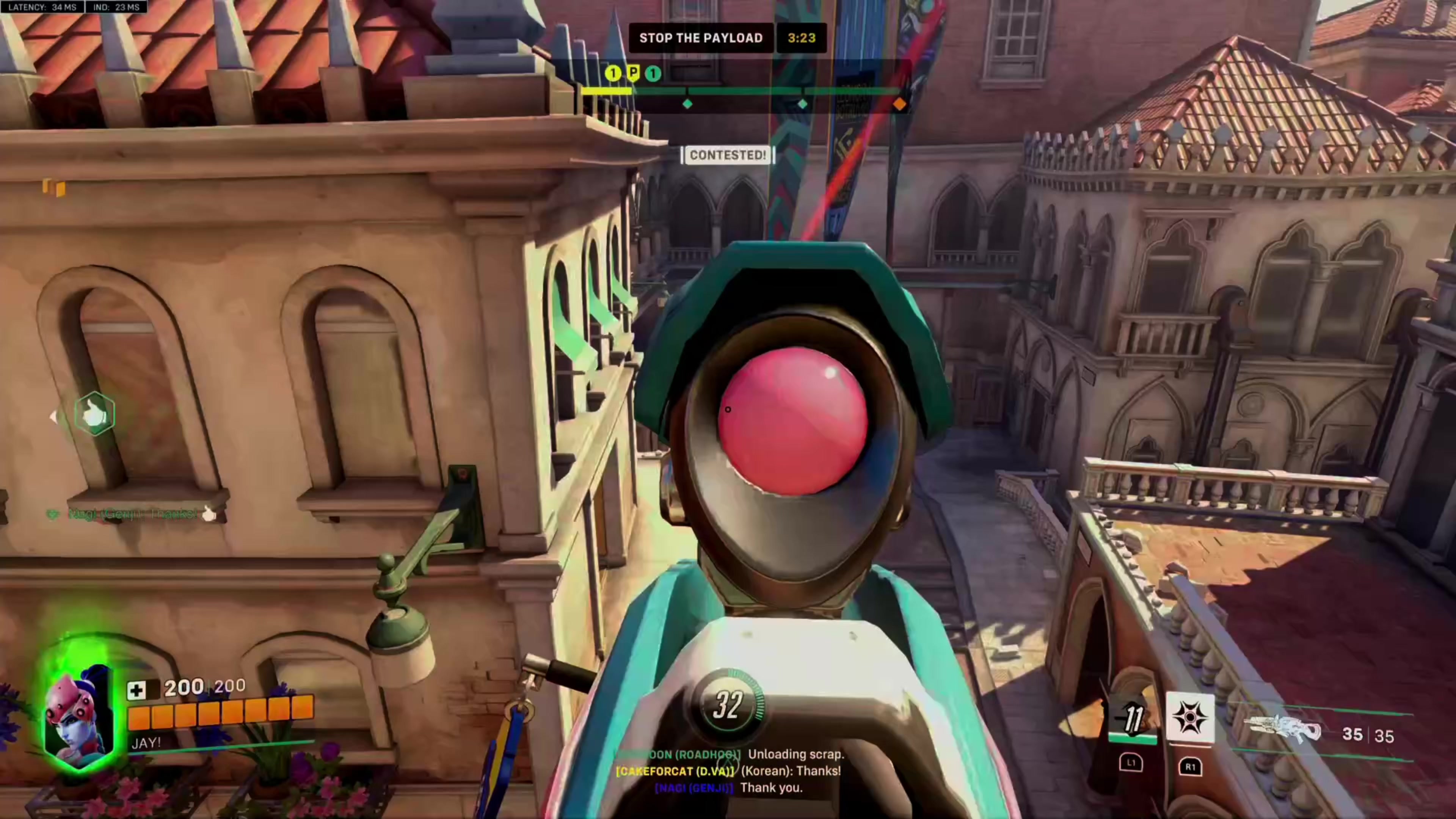Open the Stop the Payload objective banner
The height and width of the screenshot is (819, 1456).
coord(701,38)
